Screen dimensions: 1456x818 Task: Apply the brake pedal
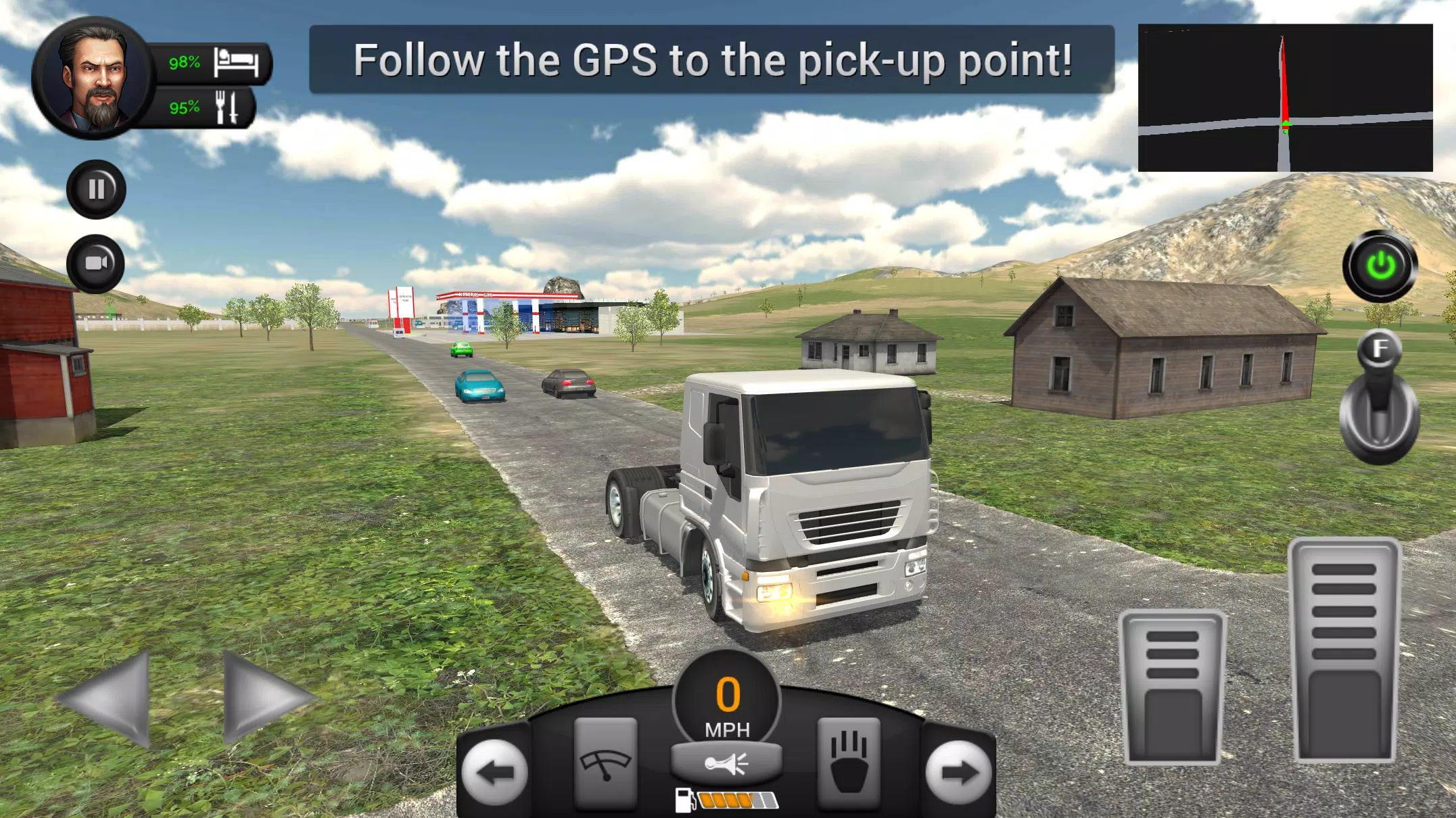(x=1172, y=688)
